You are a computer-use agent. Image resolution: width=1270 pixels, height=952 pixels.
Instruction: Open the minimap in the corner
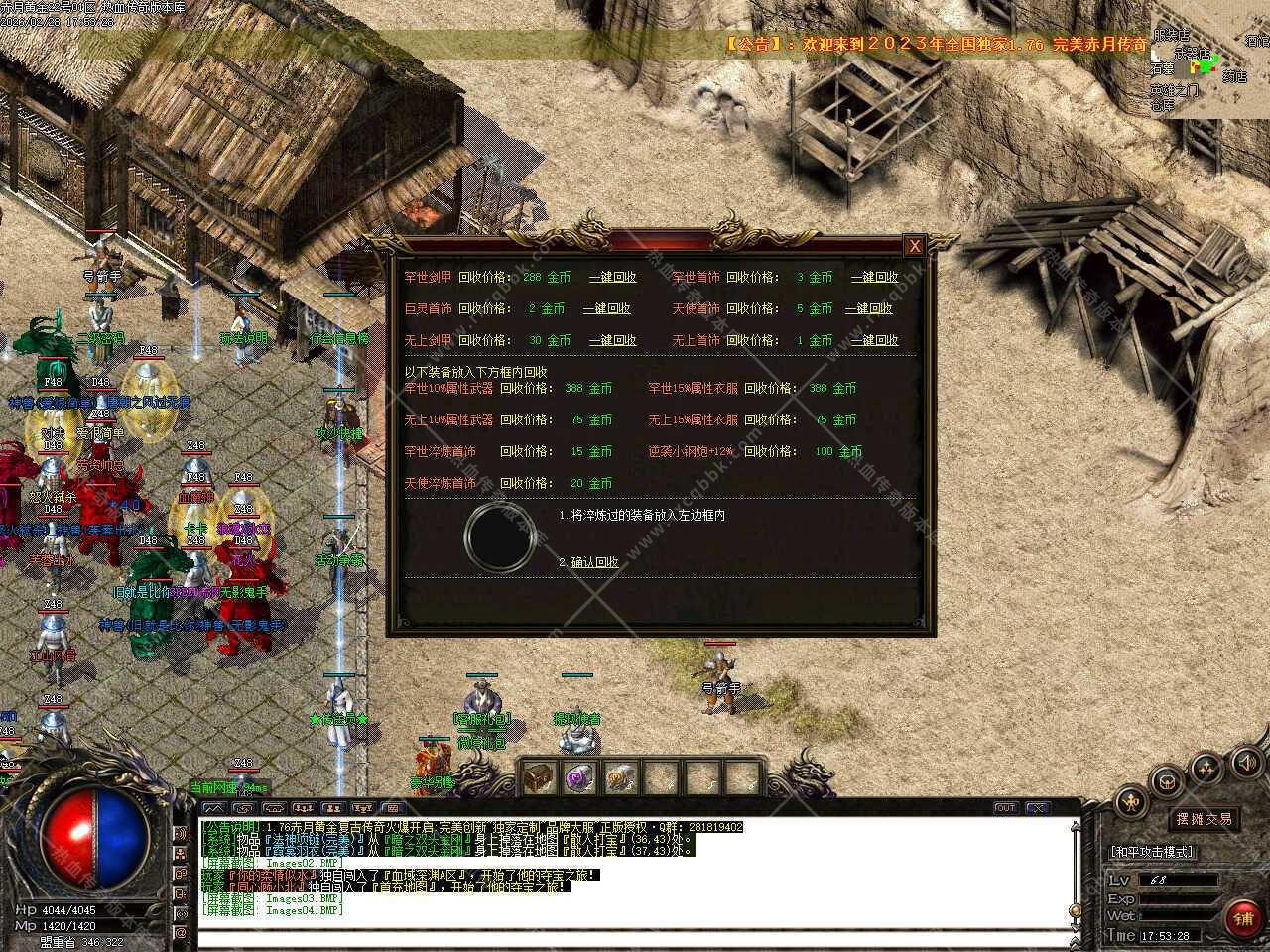coord(1210,59)
